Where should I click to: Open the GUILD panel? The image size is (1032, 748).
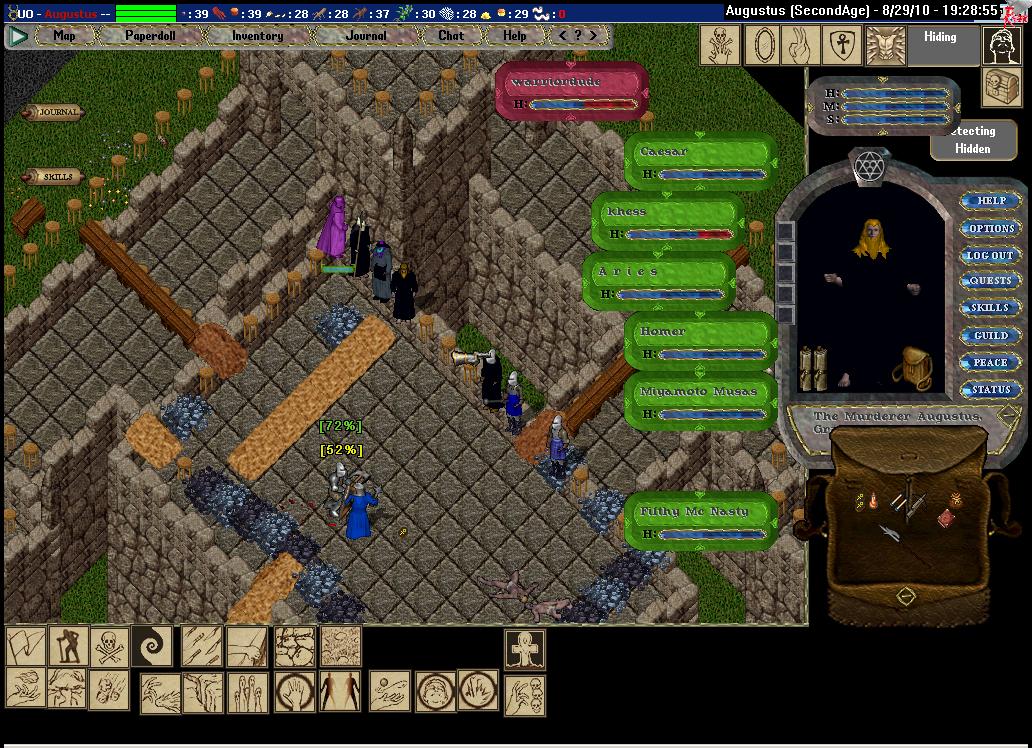coord(990,336)
